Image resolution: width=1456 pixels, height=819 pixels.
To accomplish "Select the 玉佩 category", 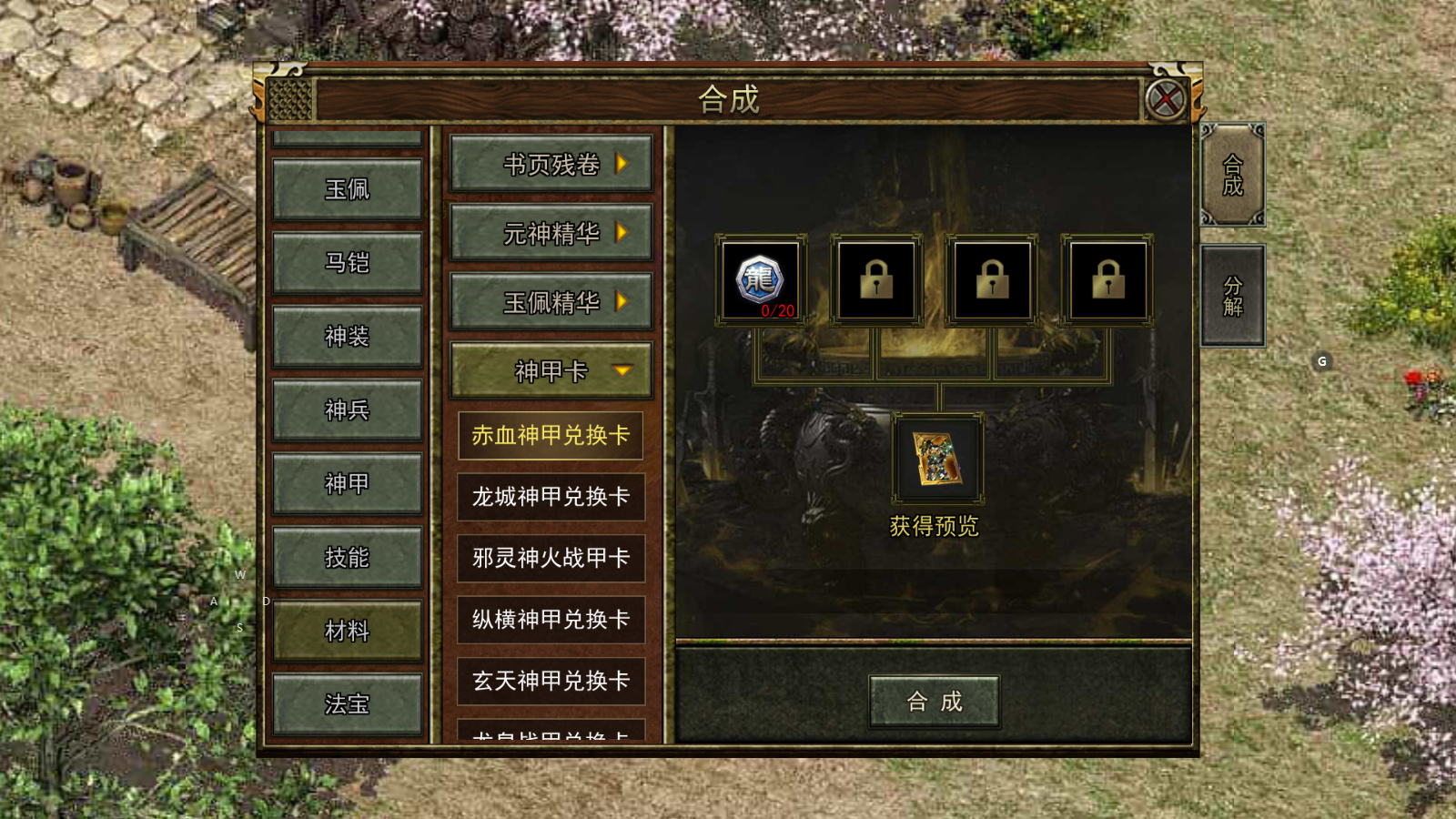I will [x=347, y=189].
